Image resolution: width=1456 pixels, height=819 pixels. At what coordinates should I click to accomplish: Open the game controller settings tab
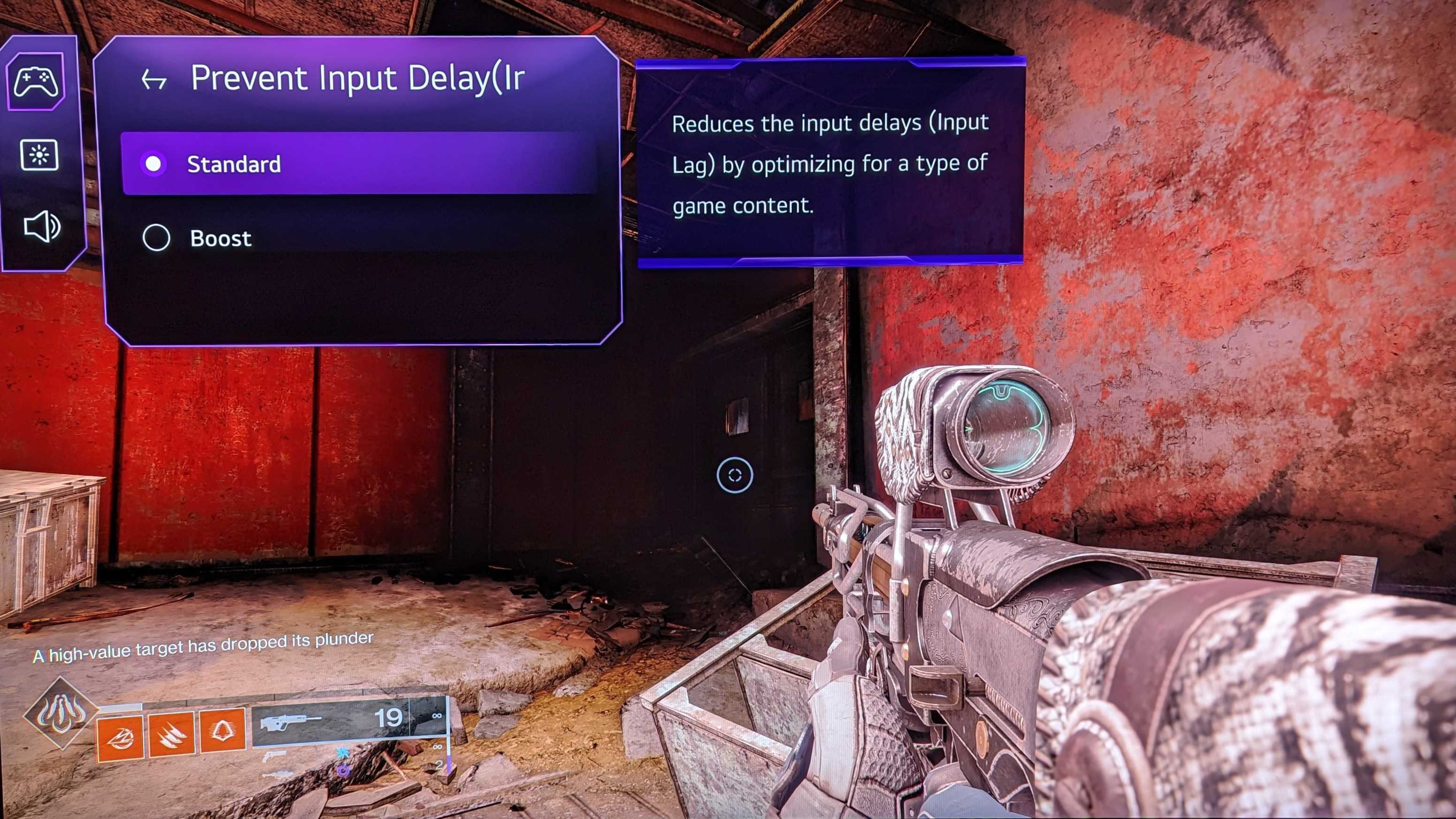(36, 82)
